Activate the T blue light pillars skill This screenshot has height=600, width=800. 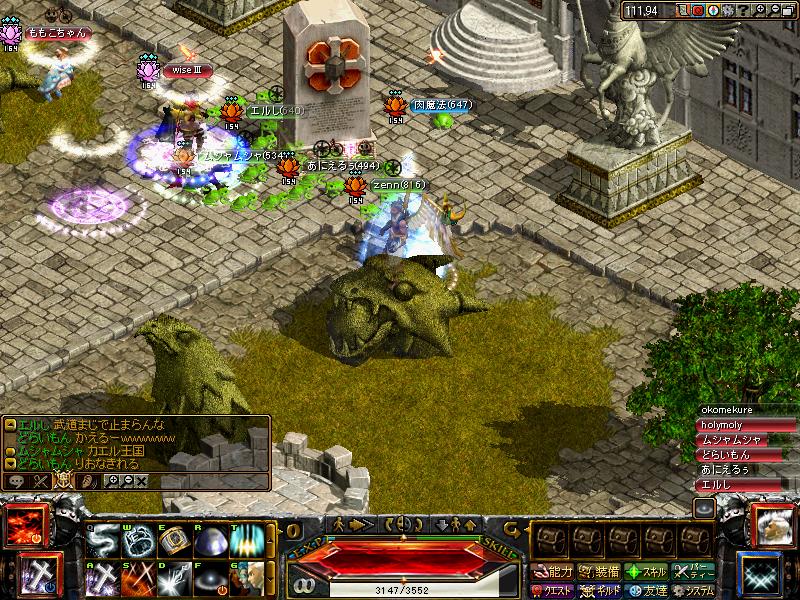pyautogui.click(x=246, y=541)
